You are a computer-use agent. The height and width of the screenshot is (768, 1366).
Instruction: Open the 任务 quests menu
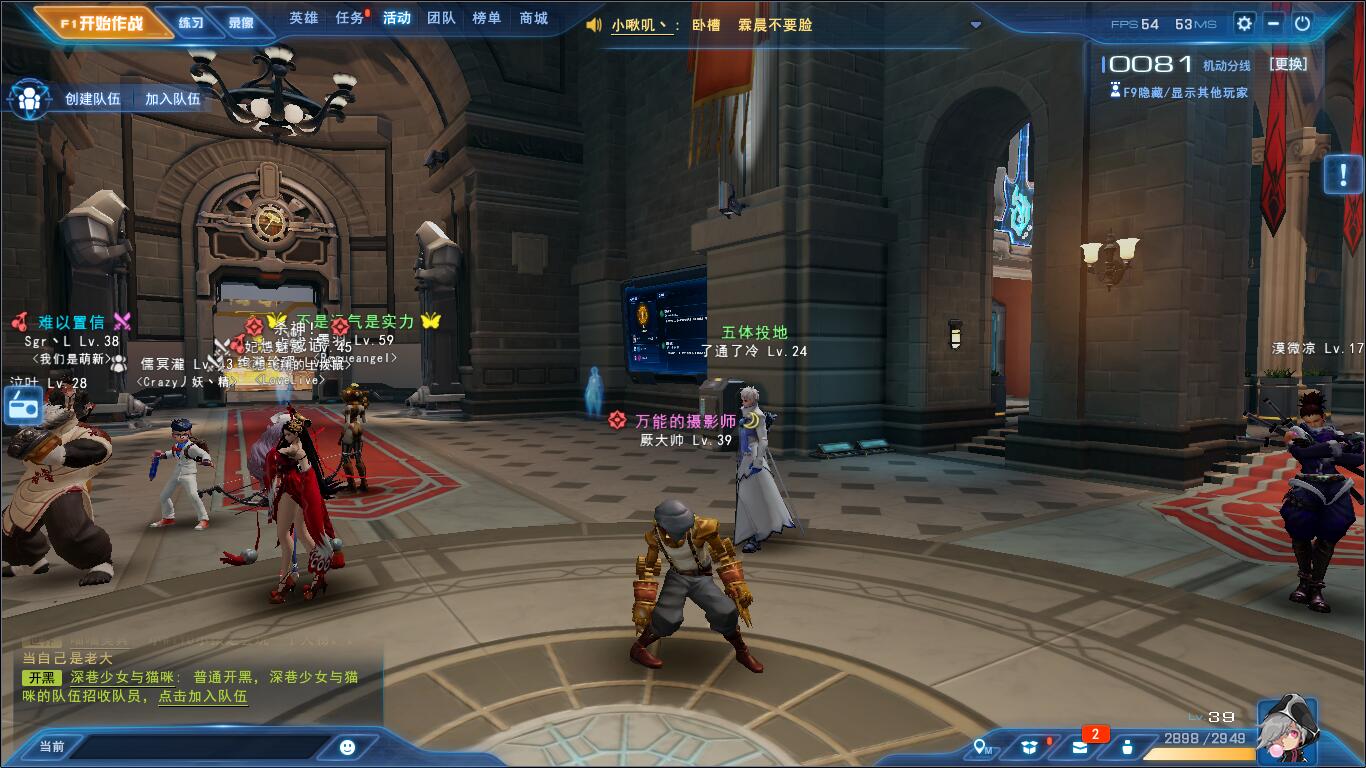[350, 18]
